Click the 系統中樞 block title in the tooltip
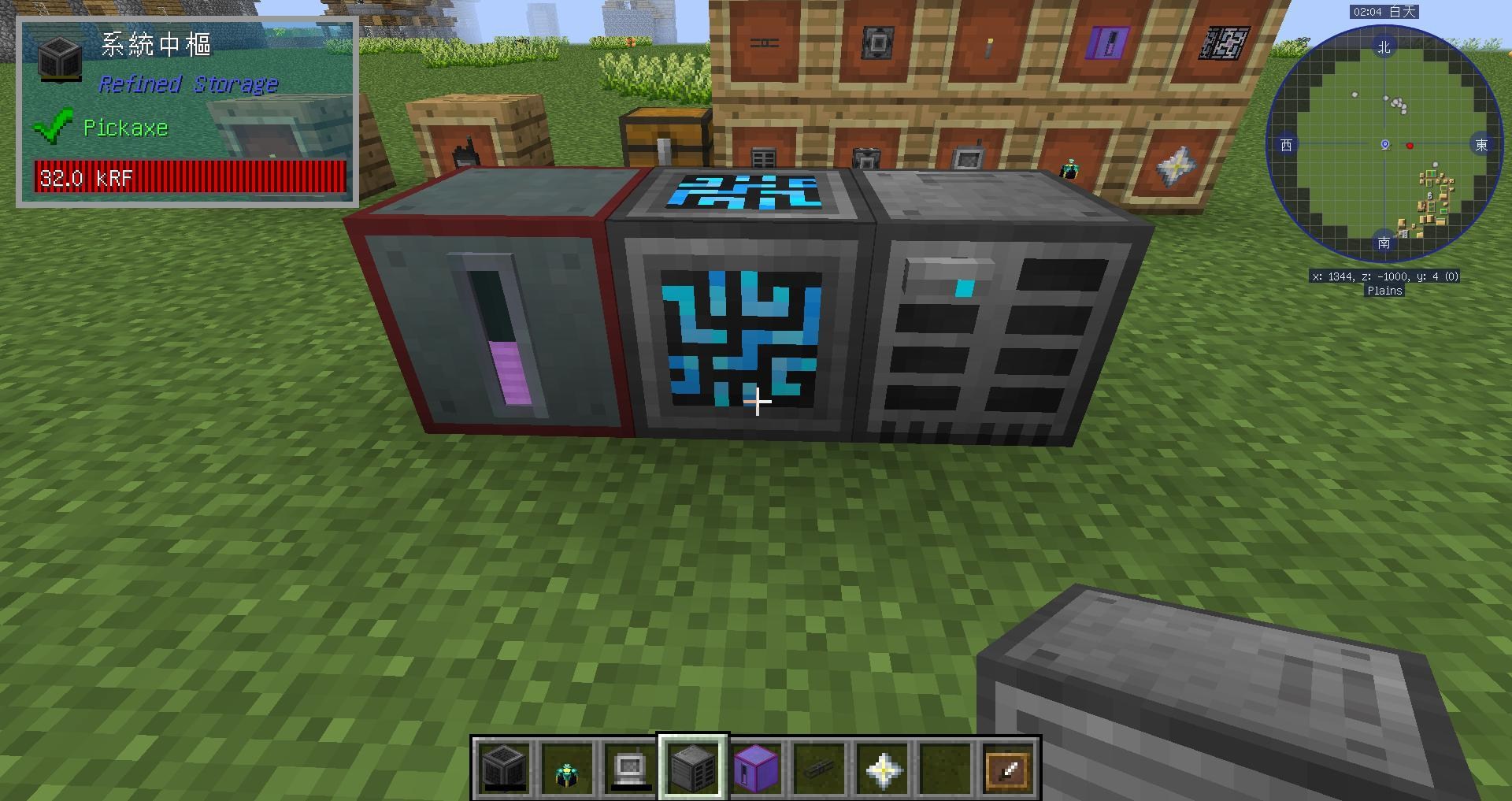The width and height of the screenshot is (1512, 801). [x=155, y=45]
